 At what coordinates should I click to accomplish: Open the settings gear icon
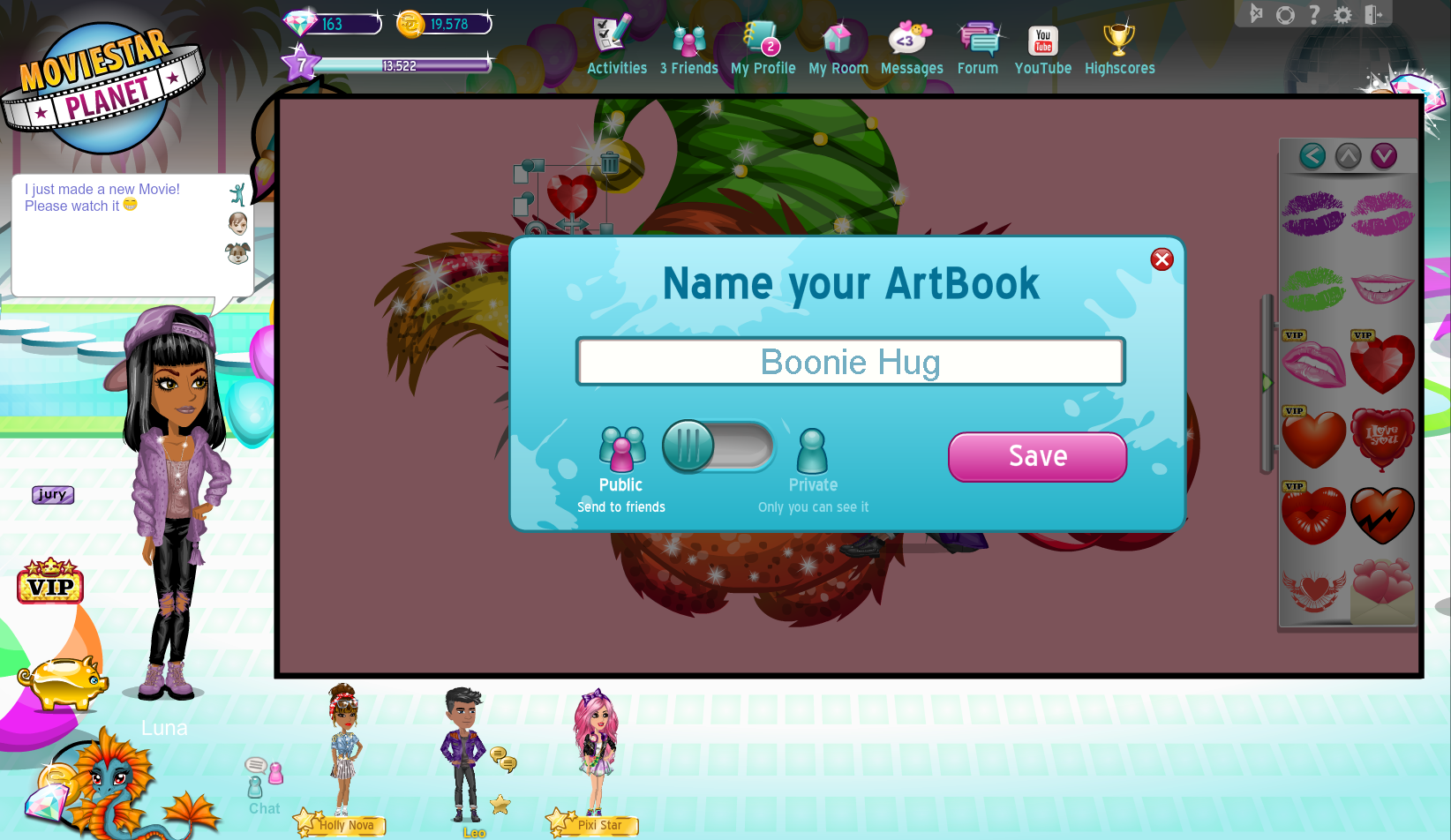[x=1342, y=15]
